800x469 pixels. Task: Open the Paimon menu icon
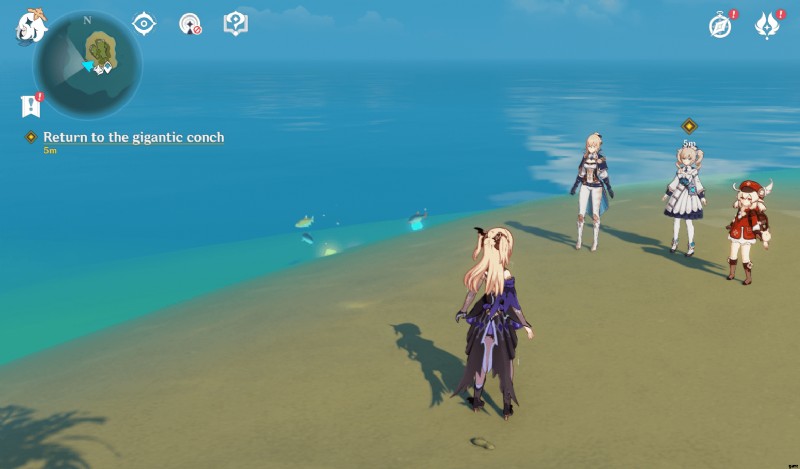[x=30, y=25]
